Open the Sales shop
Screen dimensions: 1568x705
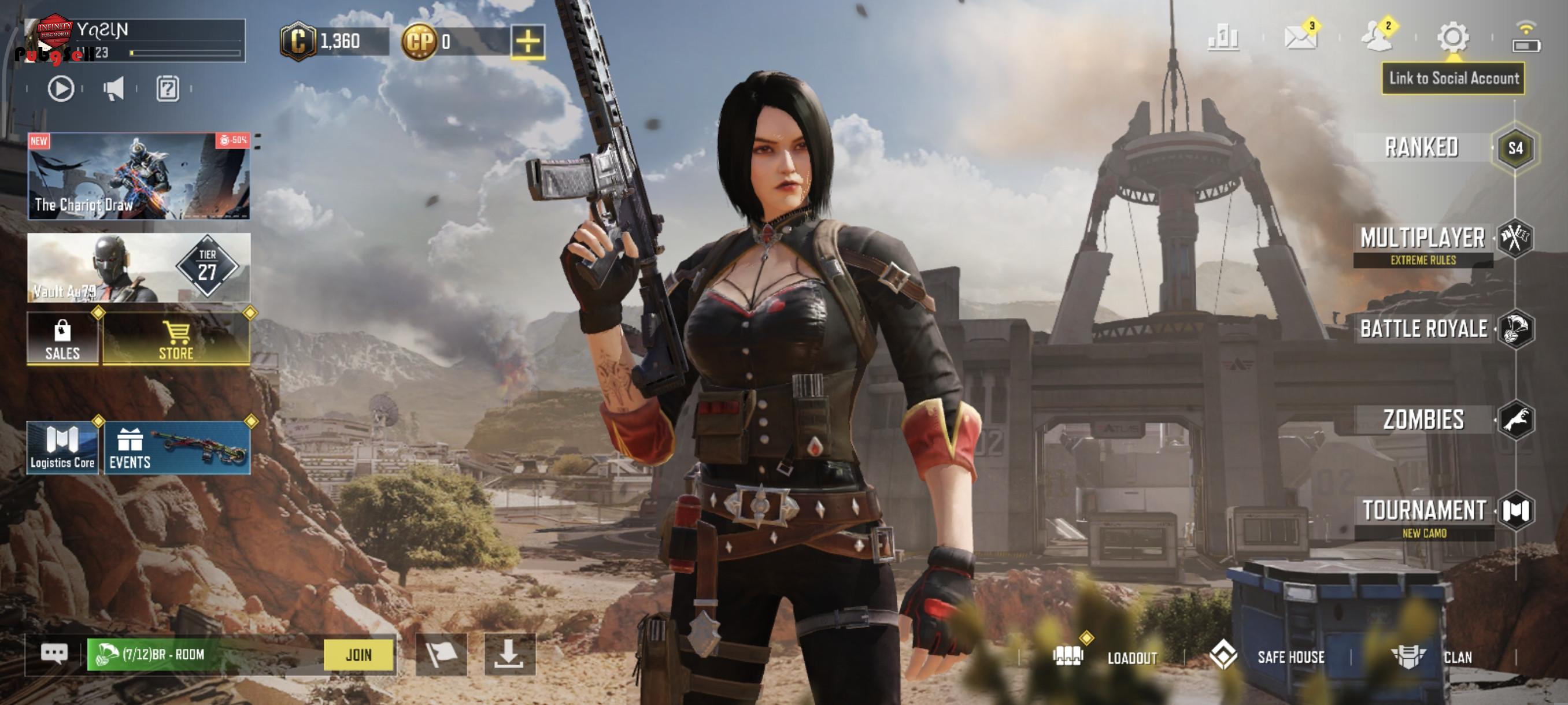coord(62,339)
